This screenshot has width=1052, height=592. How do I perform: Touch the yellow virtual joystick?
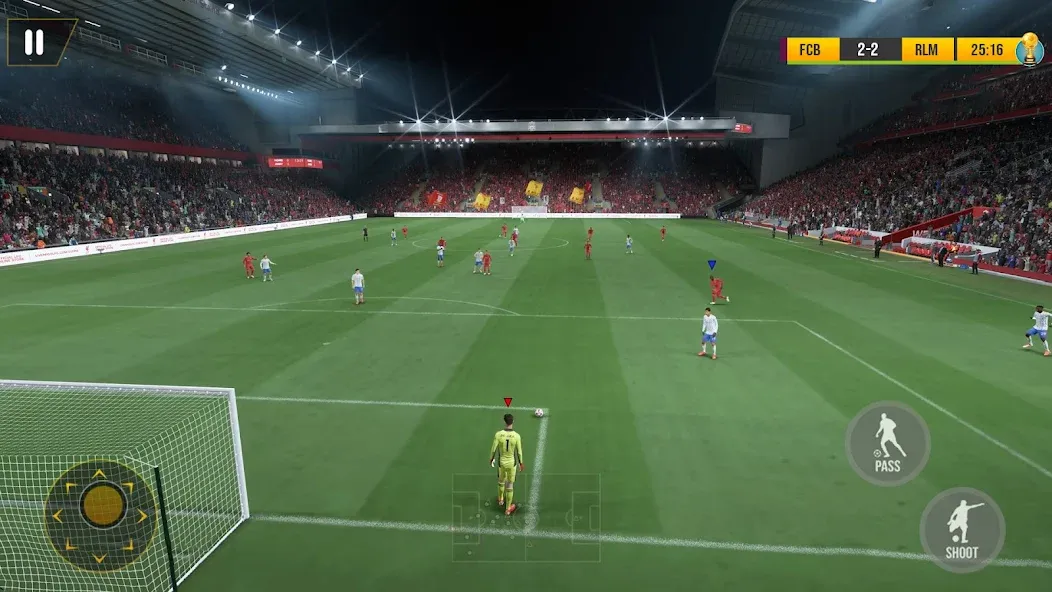pos(103,505)
